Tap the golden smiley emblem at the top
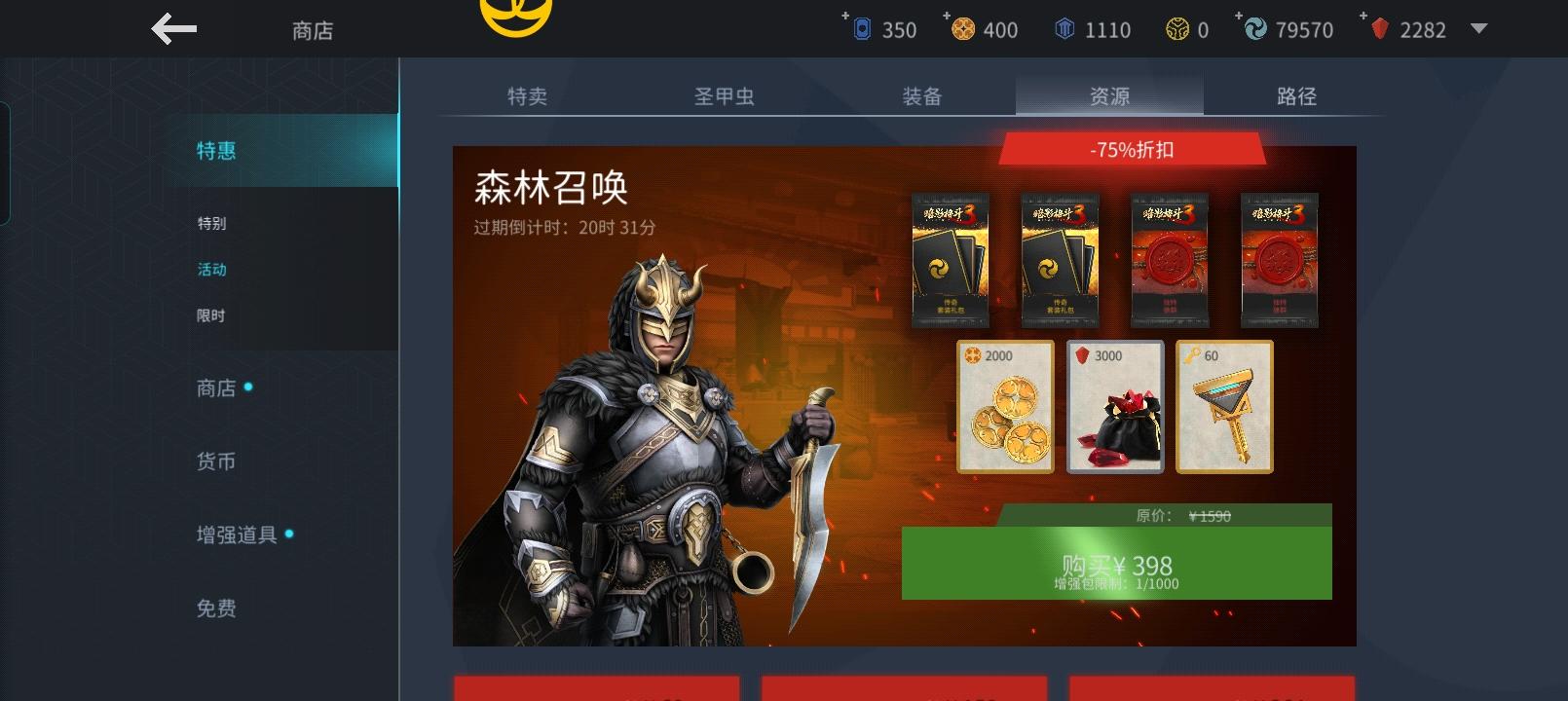 516,14
